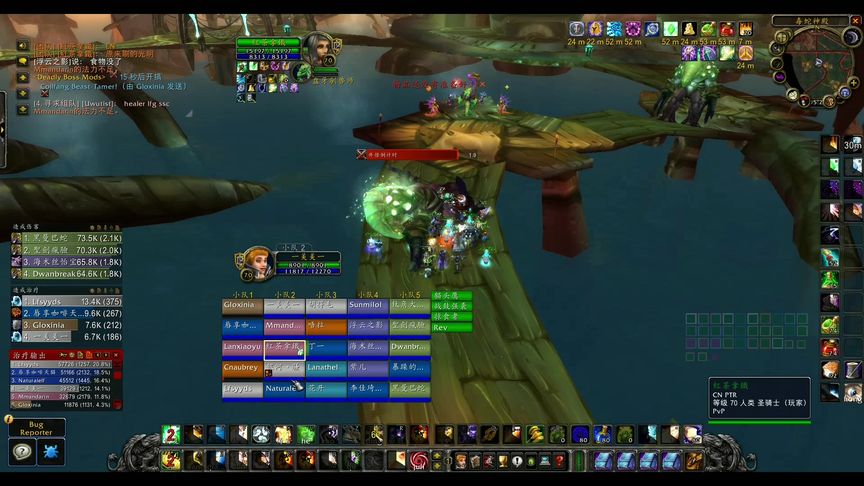Select Gloxinia in the raid frames
This screenshot has height=486, width=864.
[242, 305]
